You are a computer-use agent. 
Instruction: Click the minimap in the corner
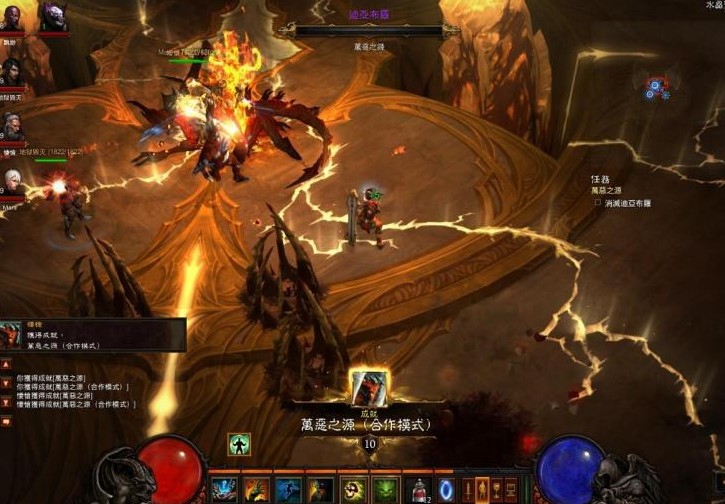pyautogui.click(x=657, y=88)
